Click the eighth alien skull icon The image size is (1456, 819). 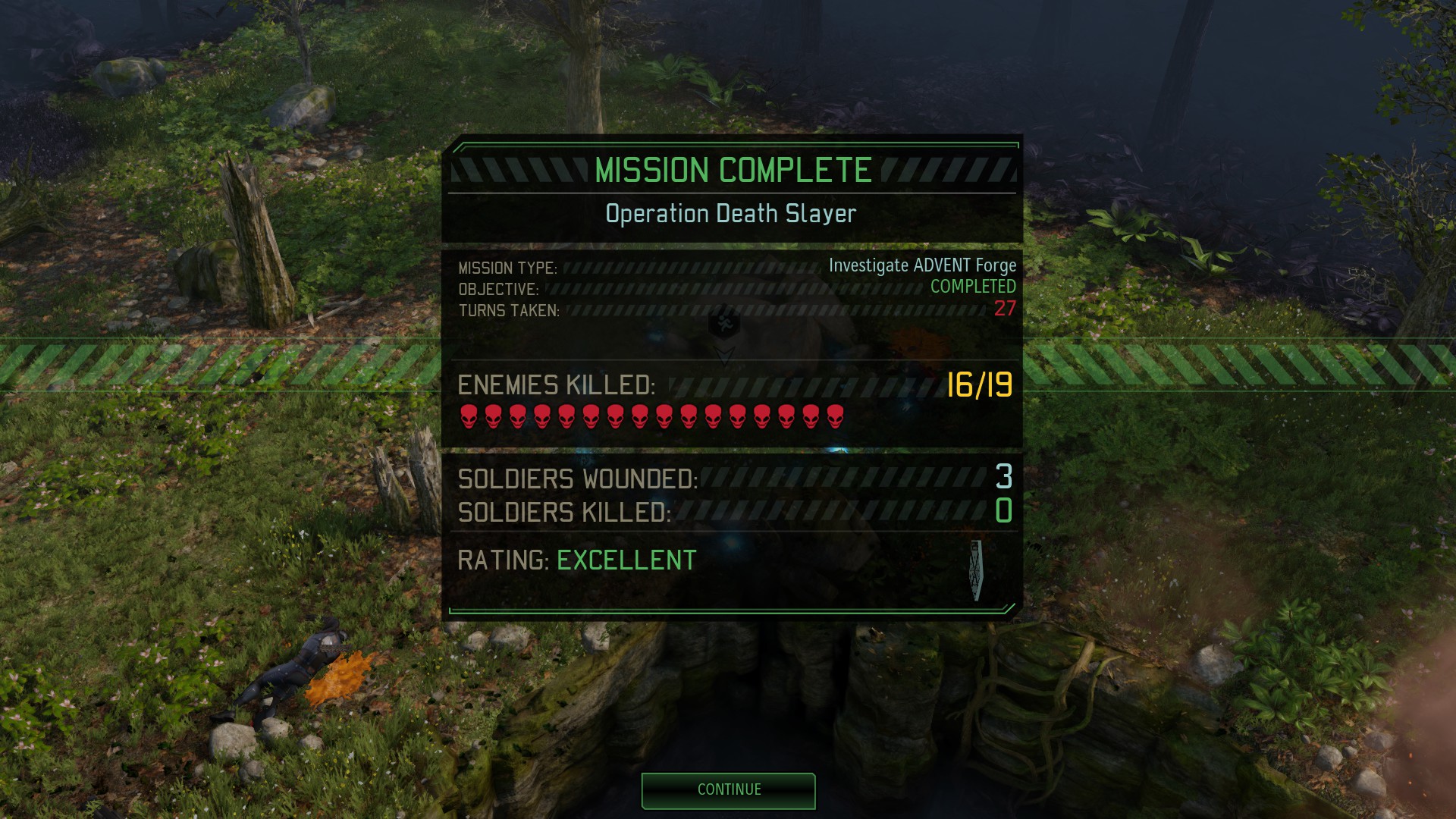pos(640,417)
